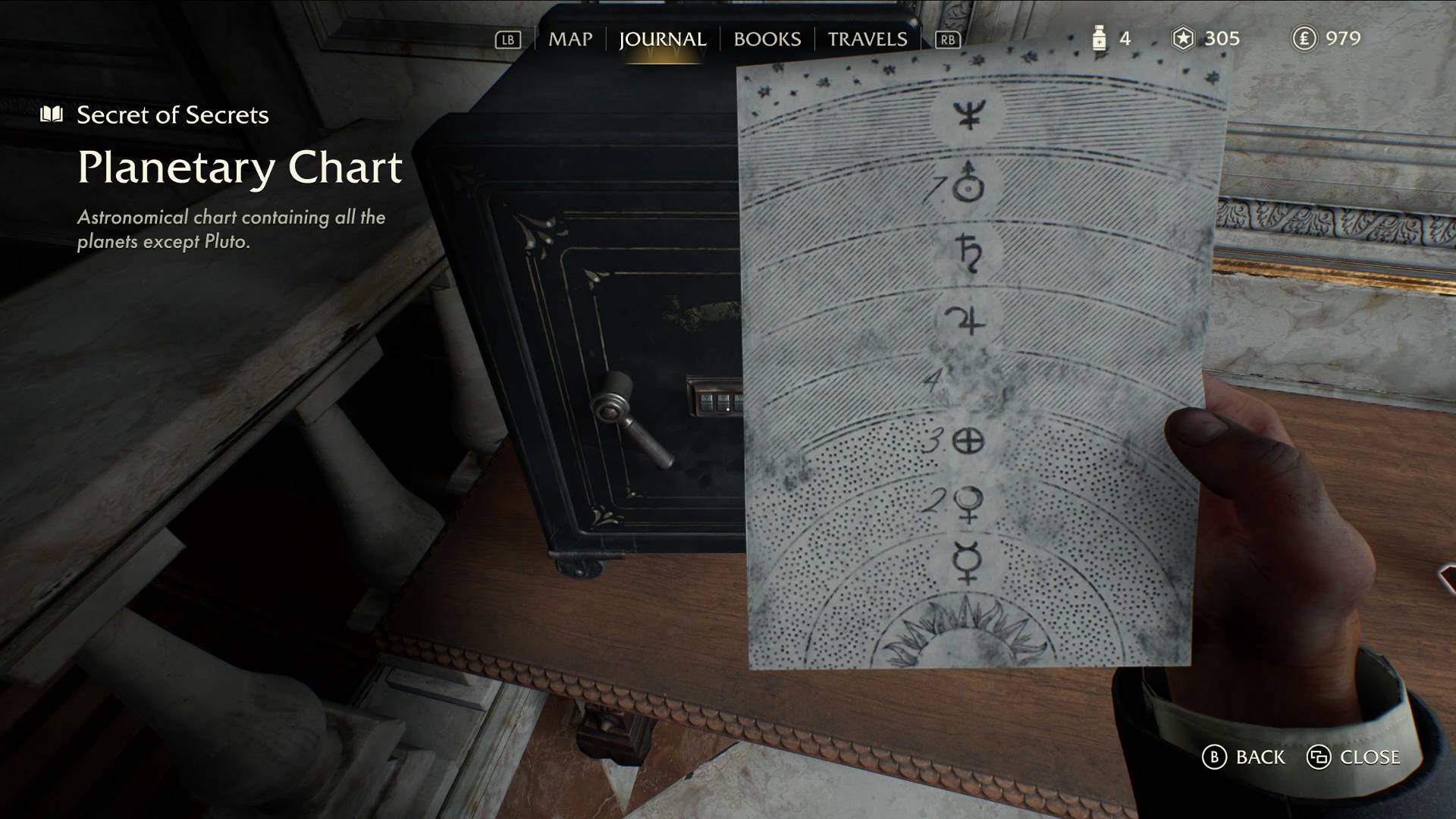1456x819 pixels.
Task: Click the controller glyph beside CLOSE
Action: pos(1320,757)
